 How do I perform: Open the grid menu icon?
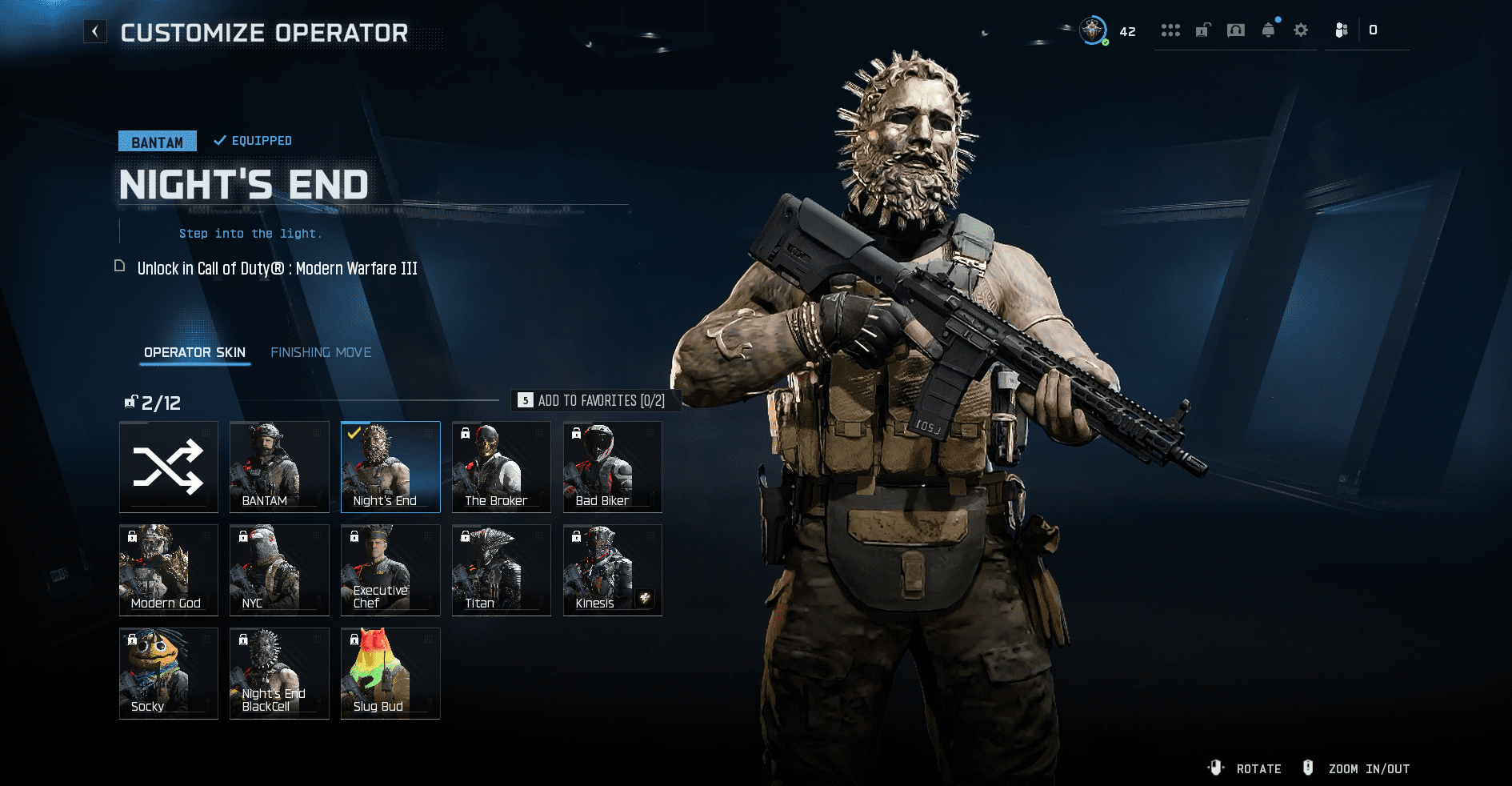1170,30
